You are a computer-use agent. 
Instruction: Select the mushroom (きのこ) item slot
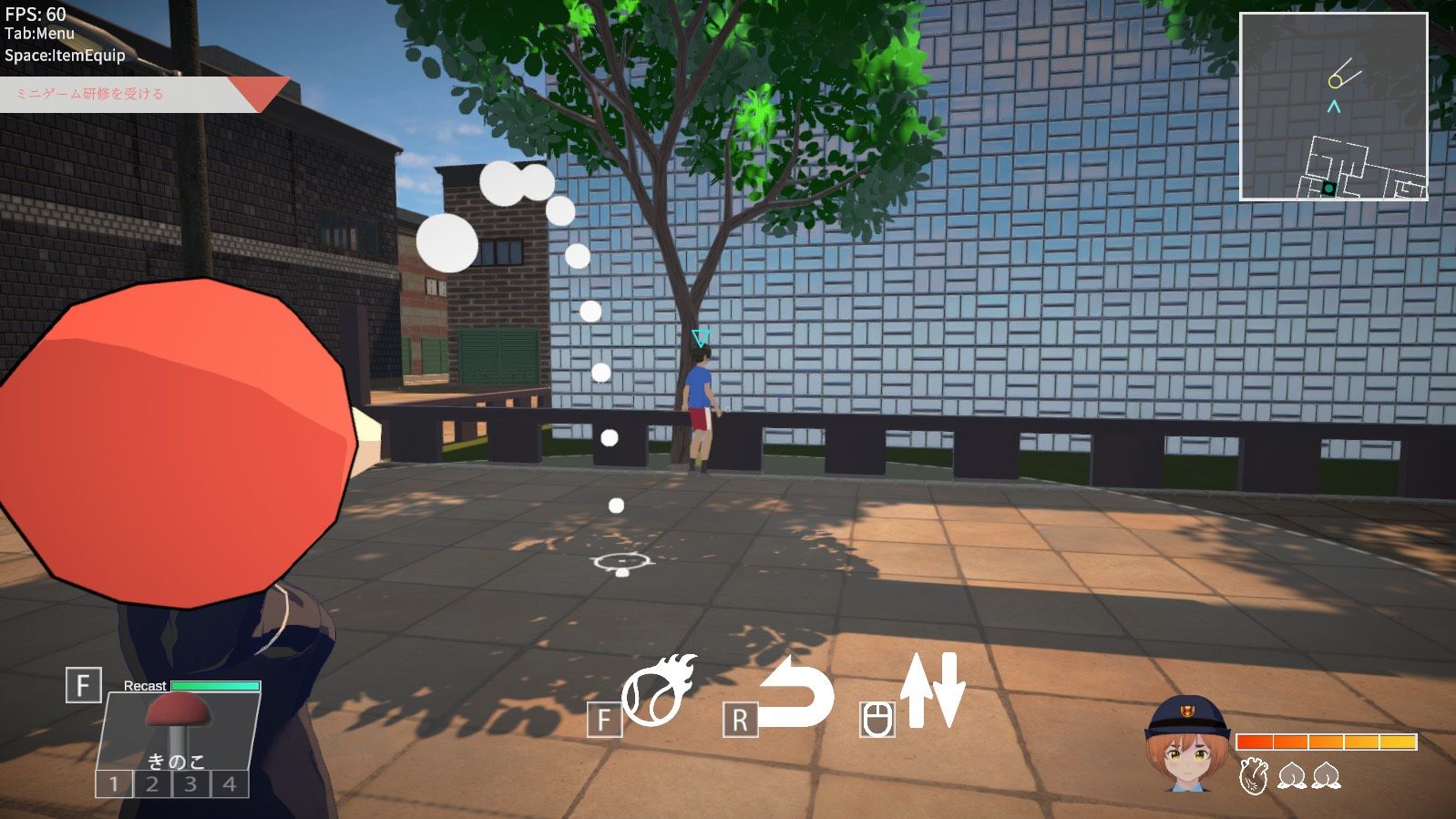pos(179,729)
